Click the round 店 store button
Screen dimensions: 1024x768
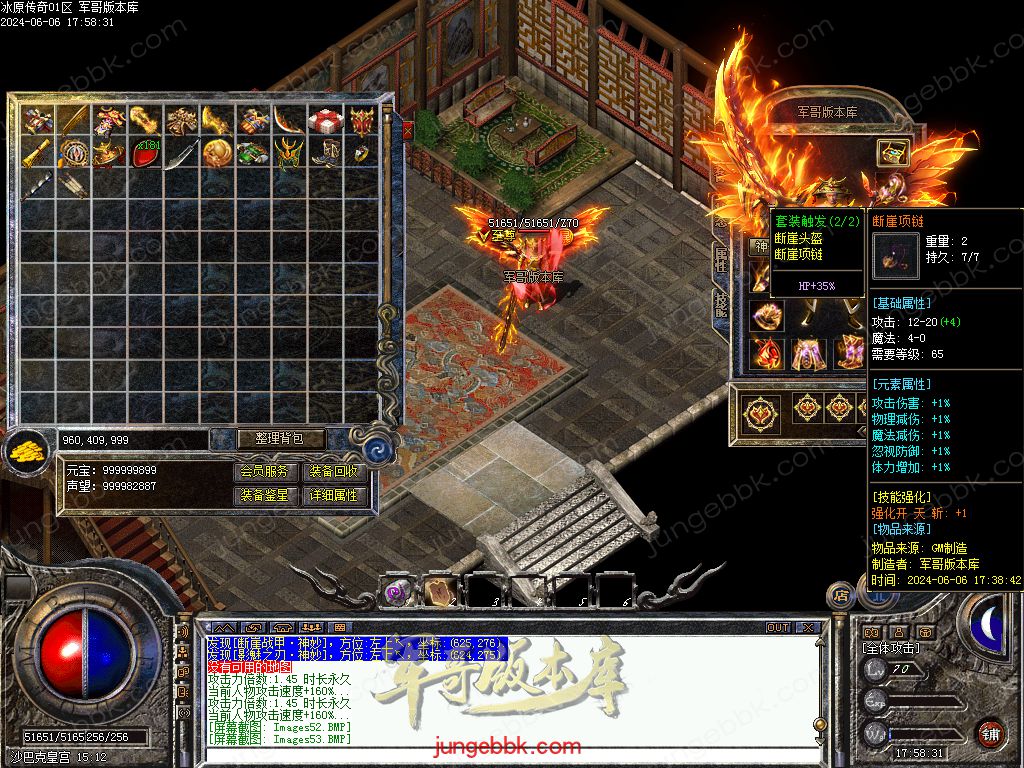pyautogui.click(x=841, y=597)
